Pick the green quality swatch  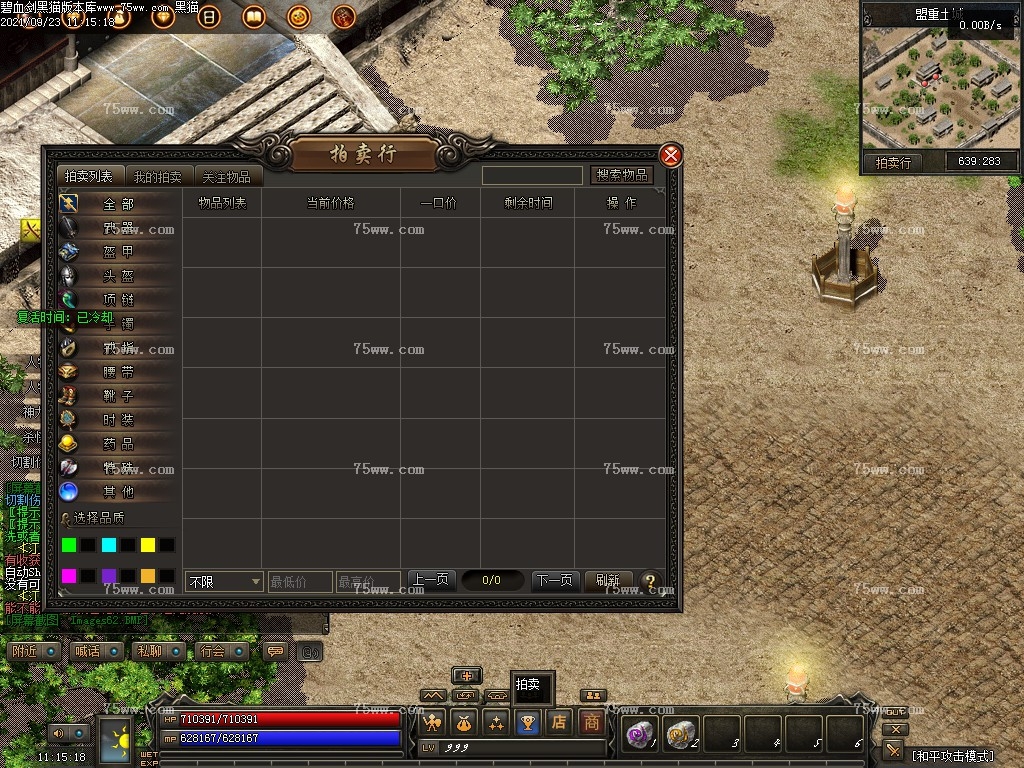[69, 545]
